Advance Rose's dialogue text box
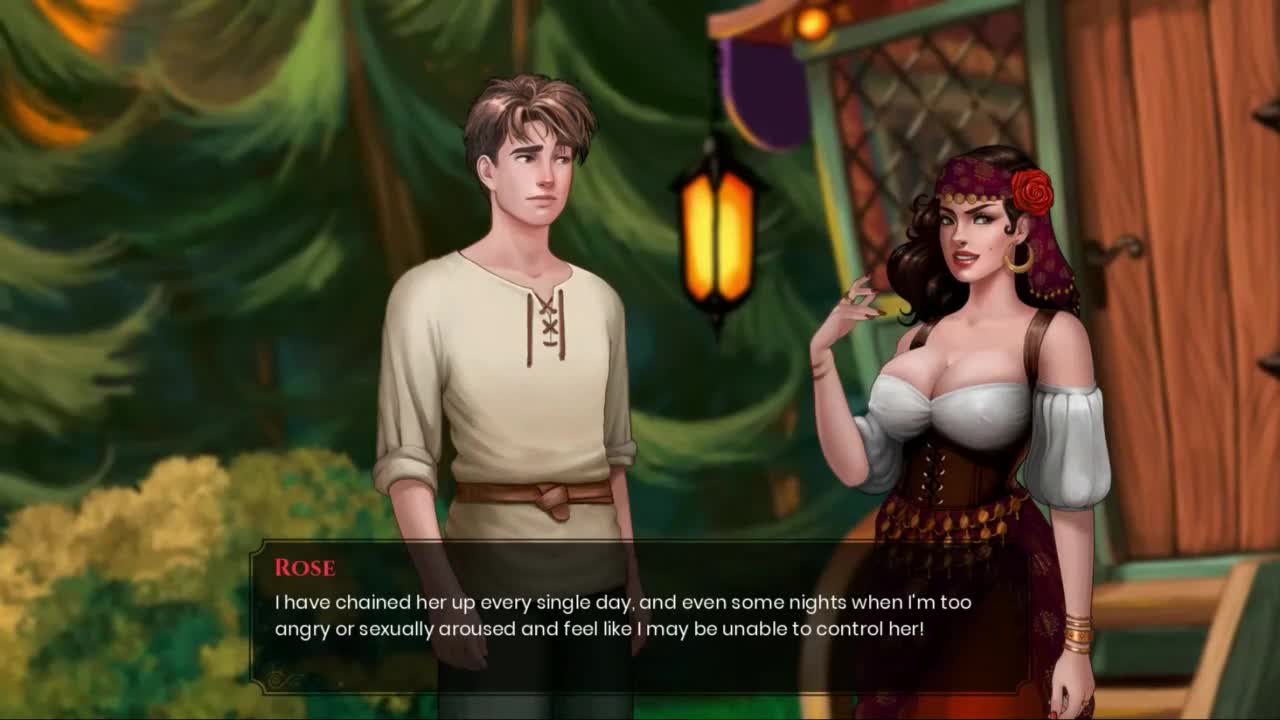 click(640, 617)
